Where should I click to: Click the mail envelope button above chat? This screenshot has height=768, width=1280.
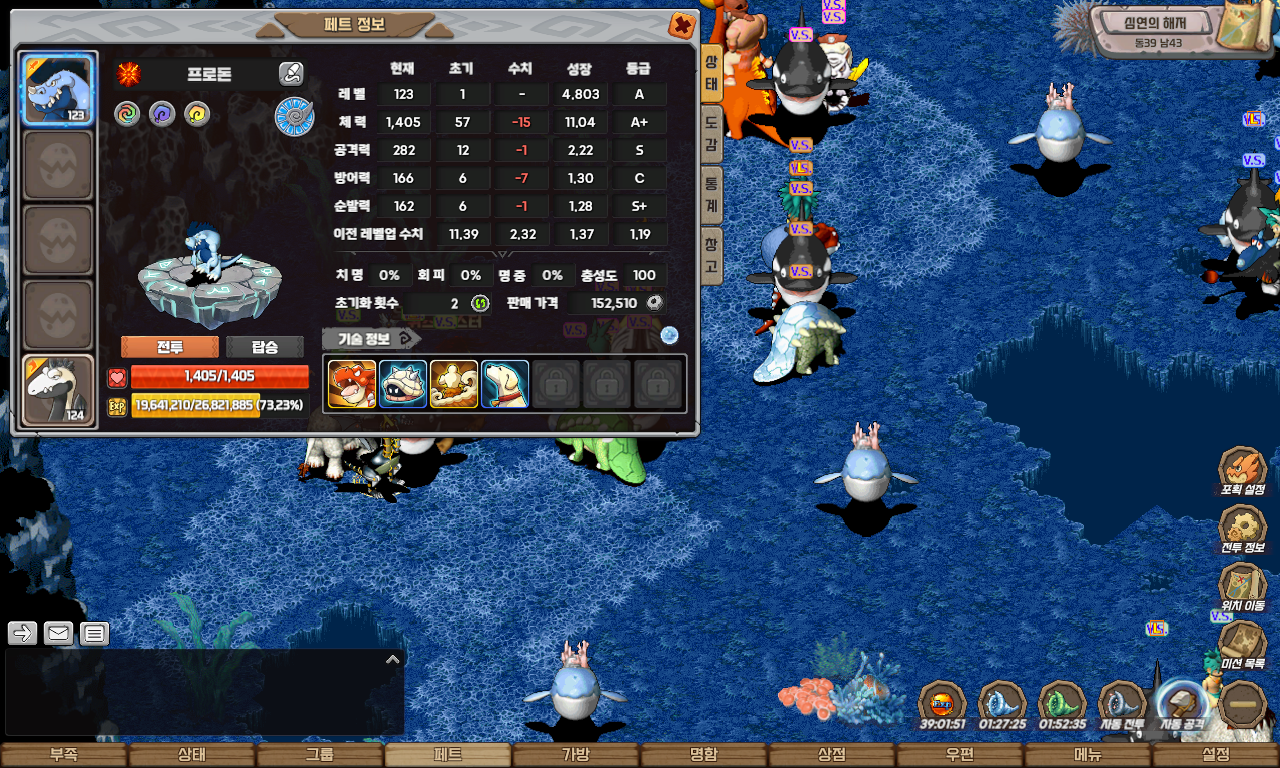click(x=59, y=633)
